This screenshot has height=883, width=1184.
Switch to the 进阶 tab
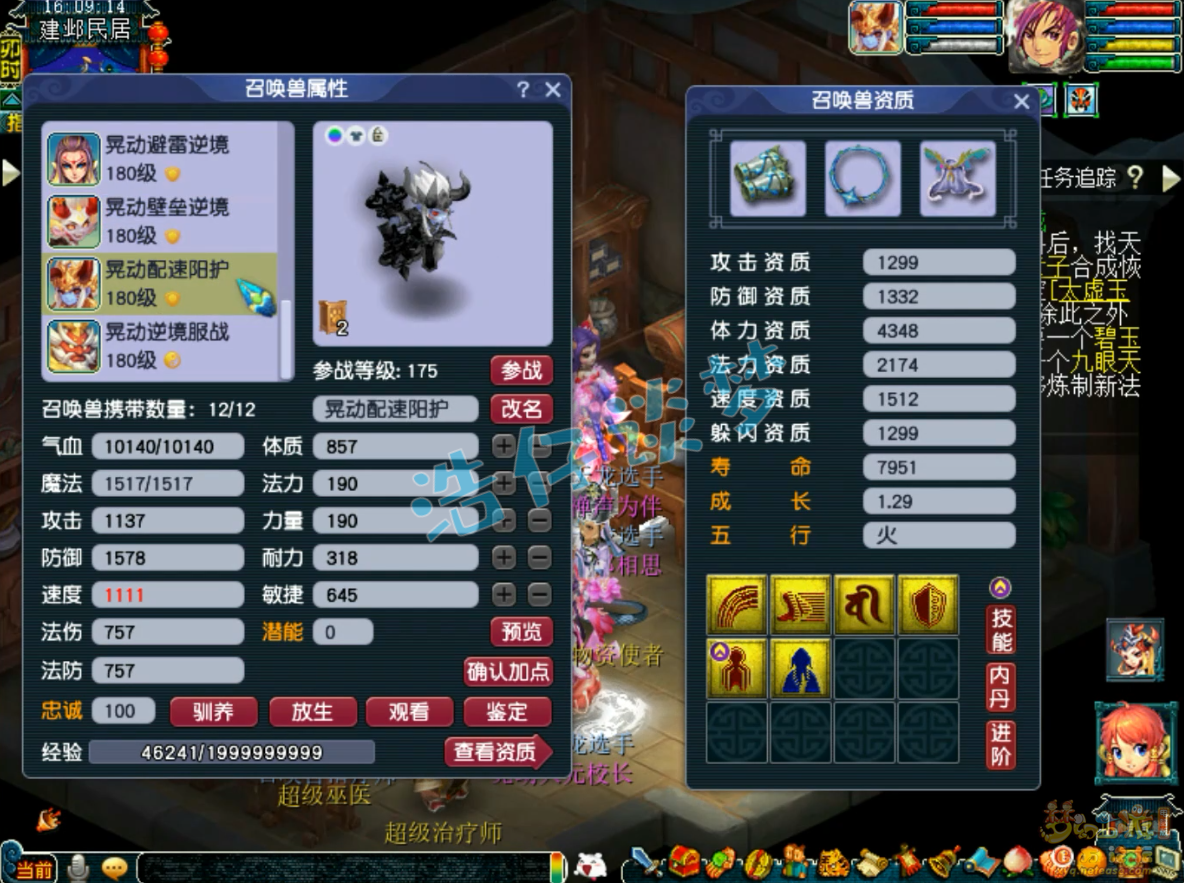click(1000, 745)
